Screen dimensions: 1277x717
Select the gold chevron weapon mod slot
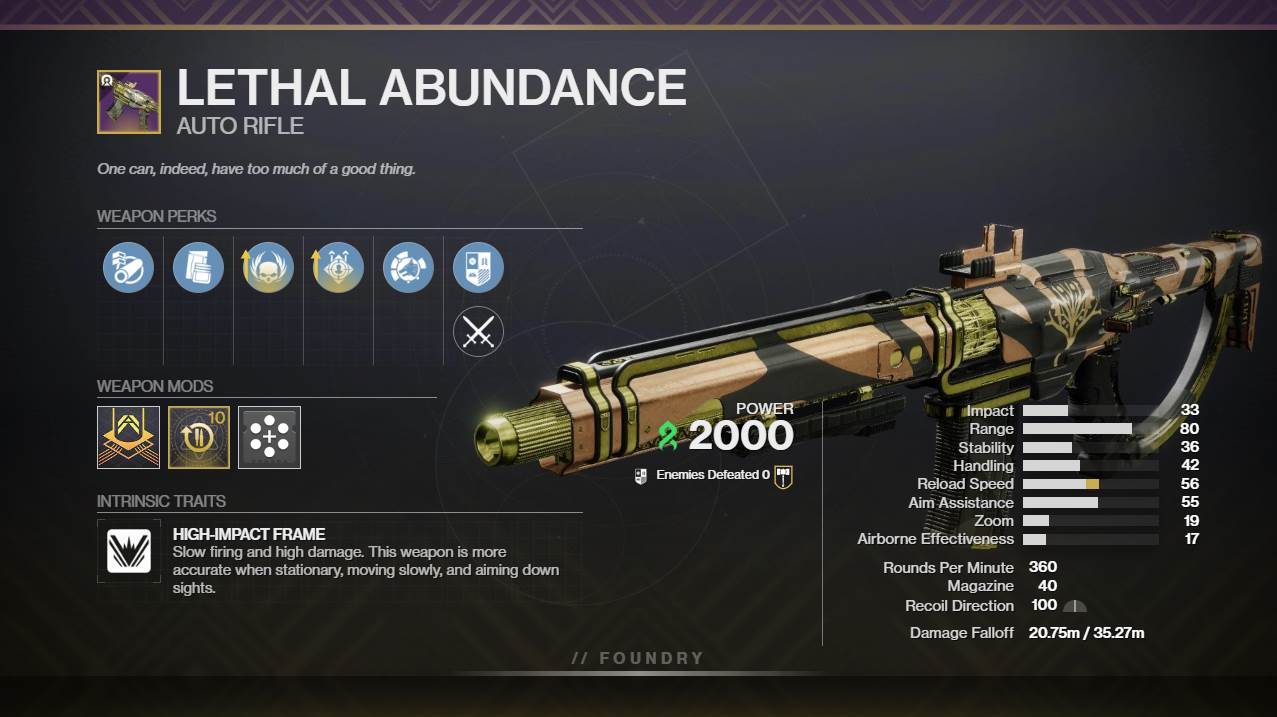click(x=128, y=437)
